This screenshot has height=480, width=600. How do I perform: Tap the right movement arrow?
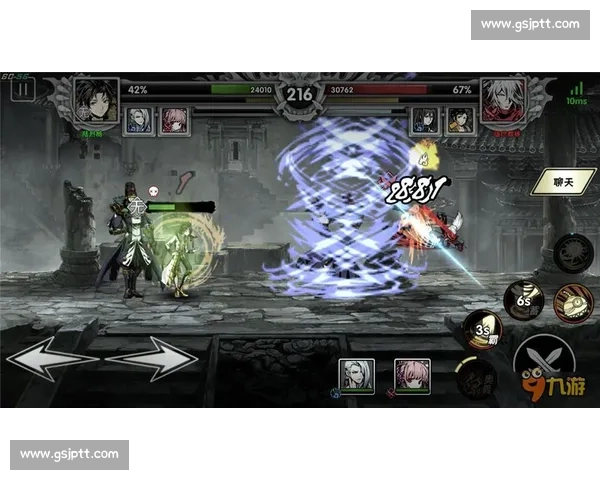coord(153,359)
